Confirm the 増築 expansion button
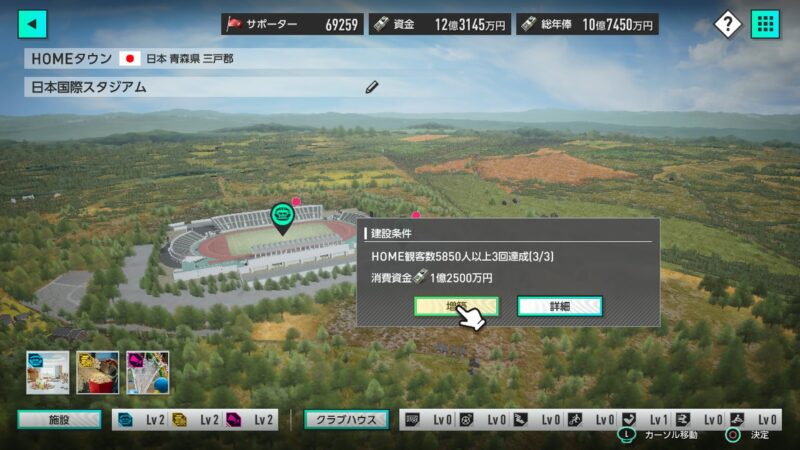800x450 pixels. (456, 306)
